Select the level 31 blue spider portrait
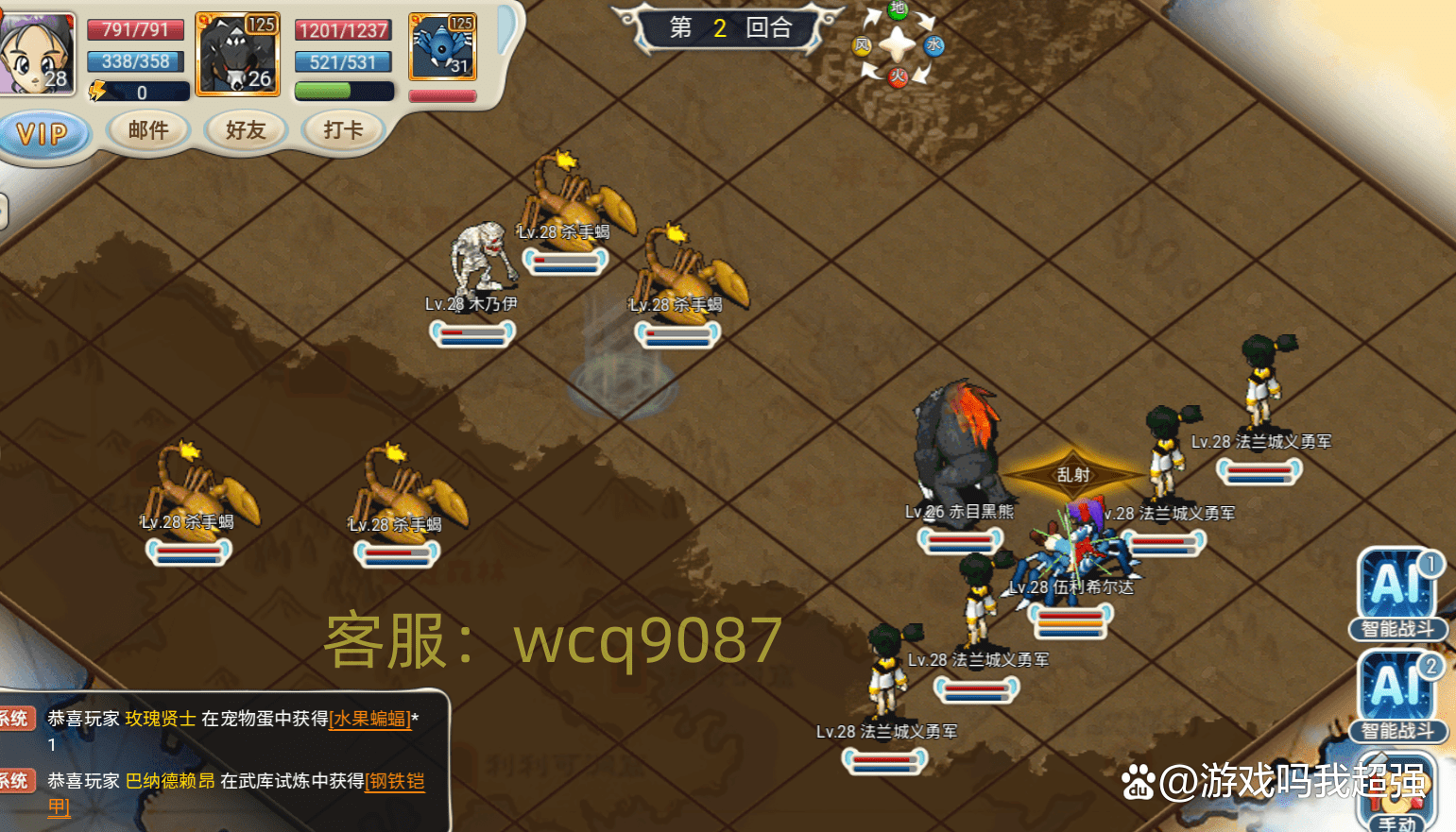This screenshot has height=832, width=1456. pos(442,47)
